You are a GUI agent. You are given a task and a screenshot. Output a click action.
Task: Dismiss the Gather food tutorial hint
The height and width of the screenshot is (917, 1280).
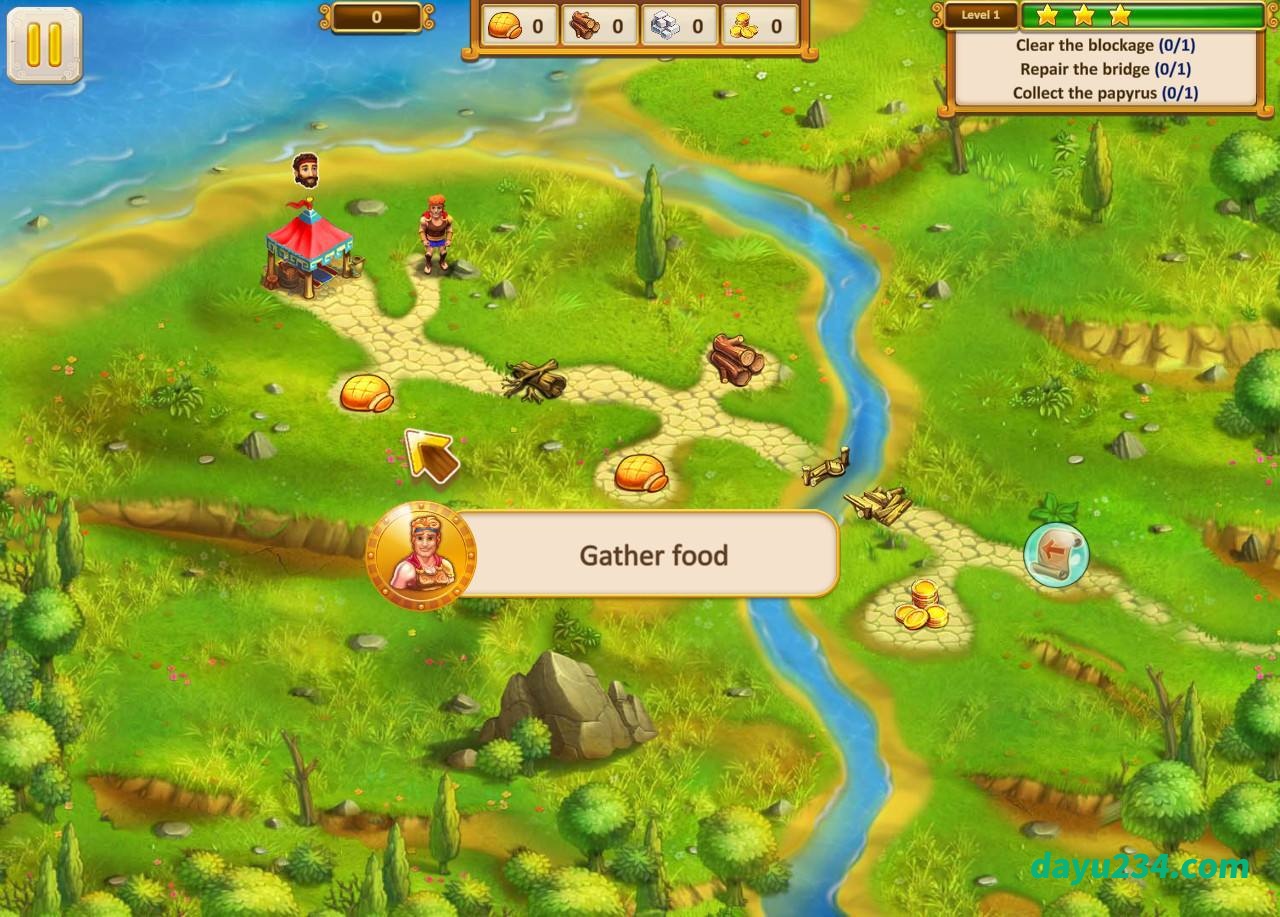(x=653, y=555)
